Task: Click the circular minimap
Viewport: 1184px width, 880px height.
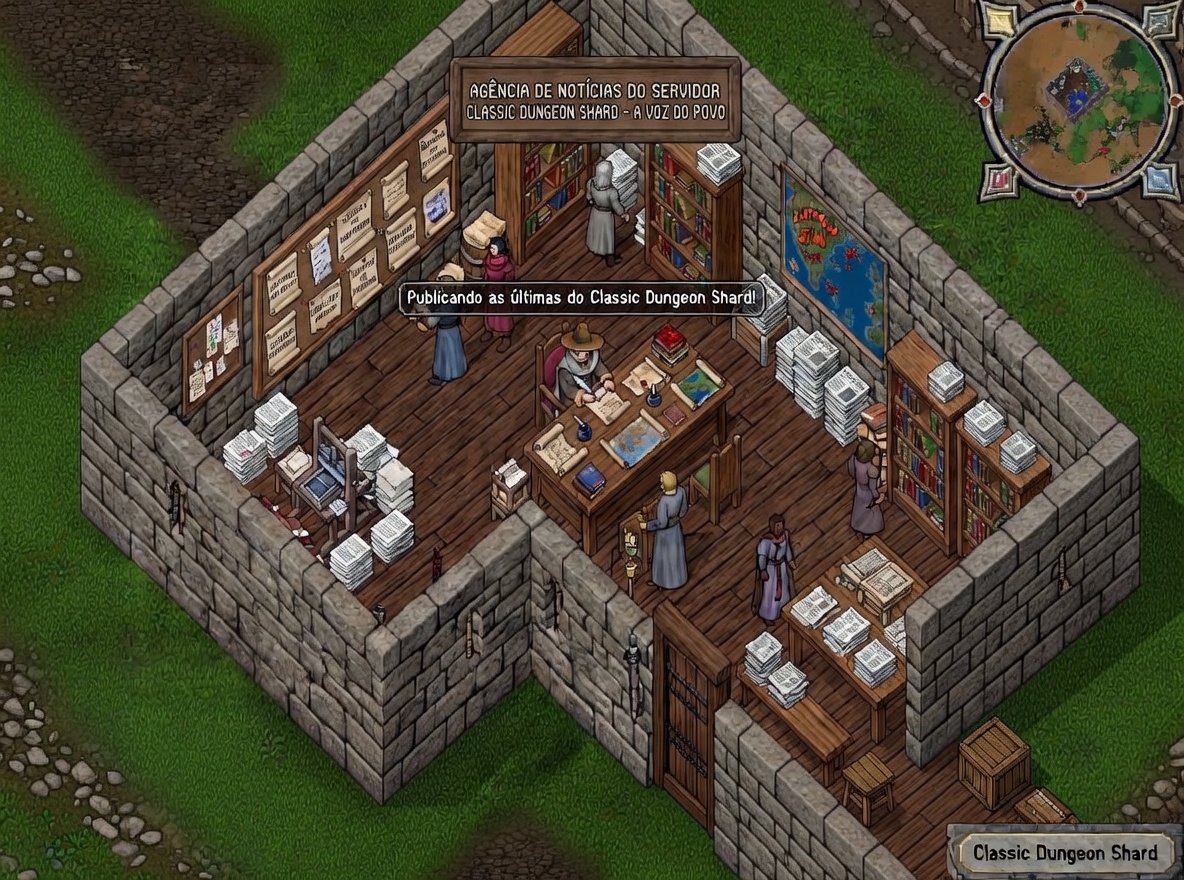Action: tap(1080, 100)
